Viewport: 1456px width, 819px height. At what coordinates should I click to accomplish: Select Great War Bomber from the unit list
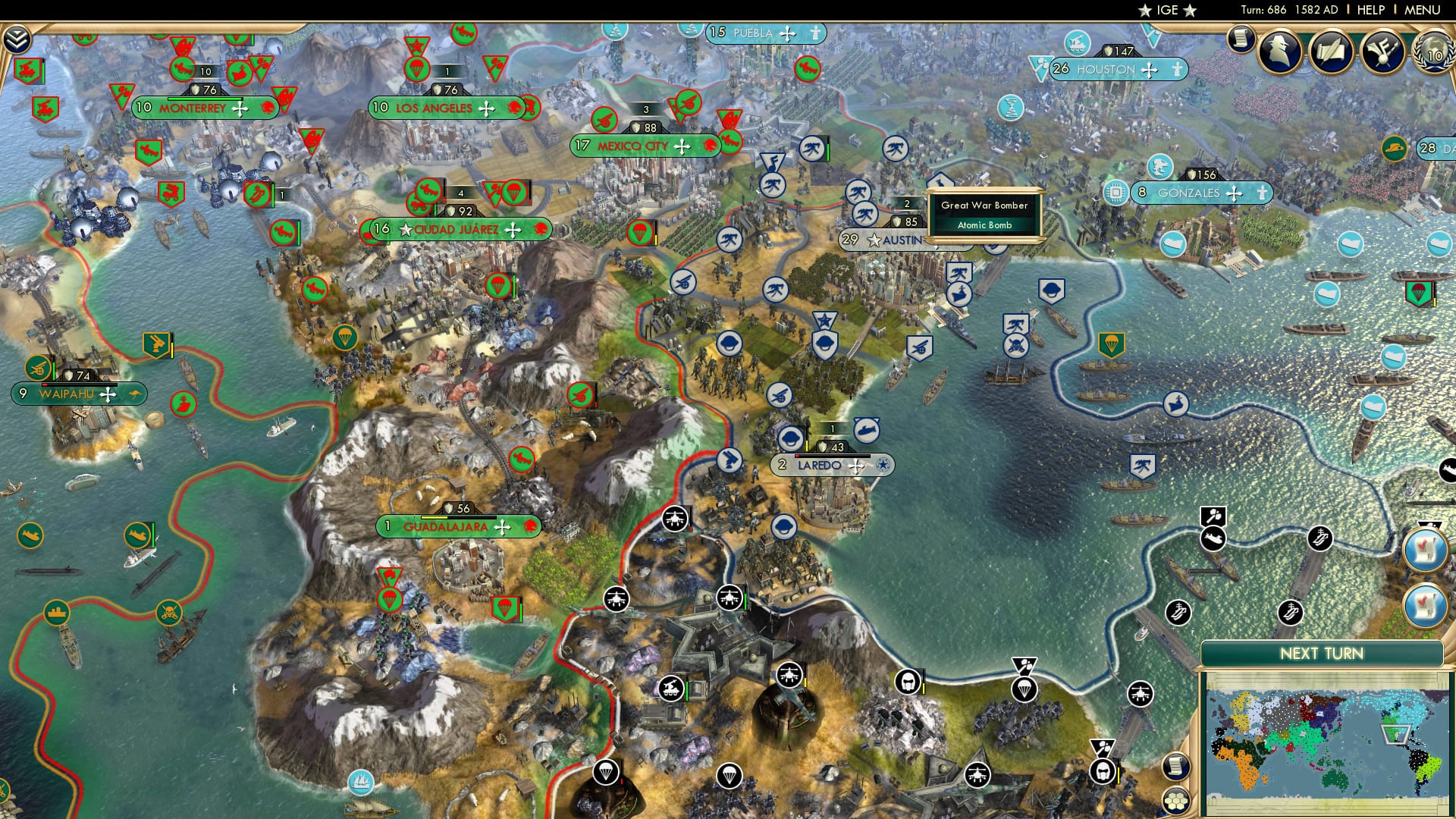(984, 206)
